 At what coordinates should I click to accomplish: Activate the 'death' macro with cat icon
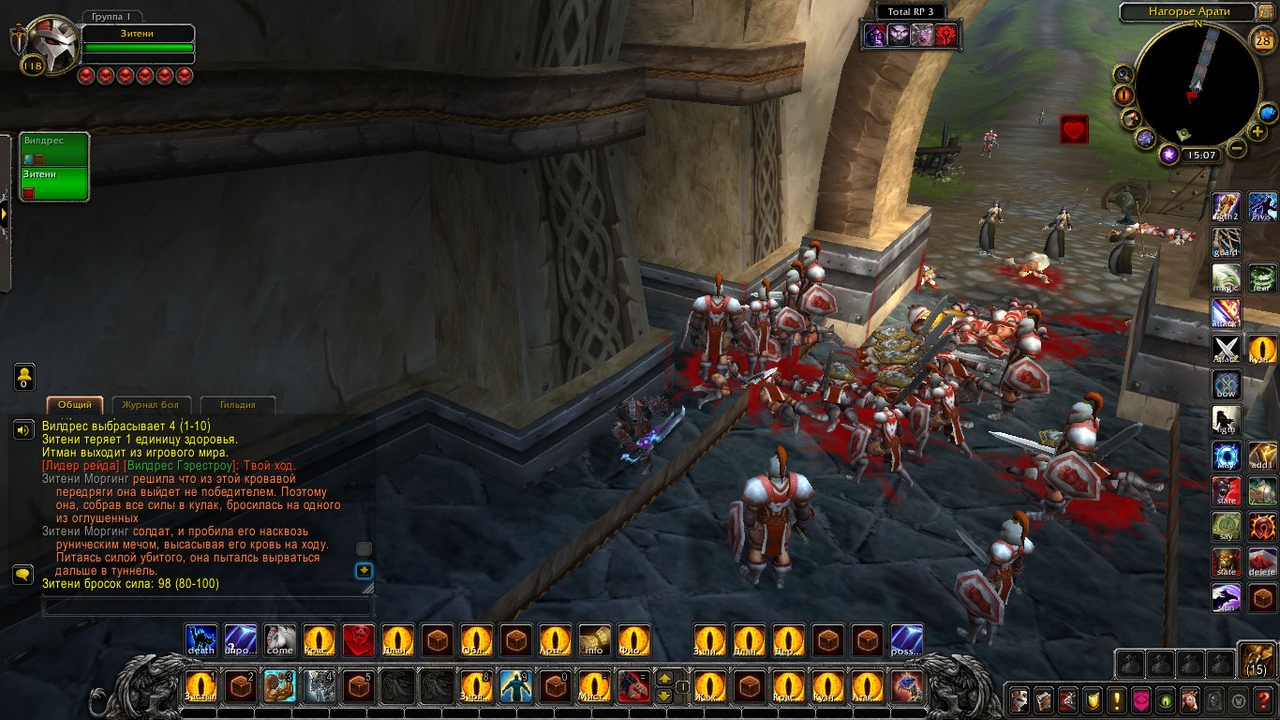point(201,640)
